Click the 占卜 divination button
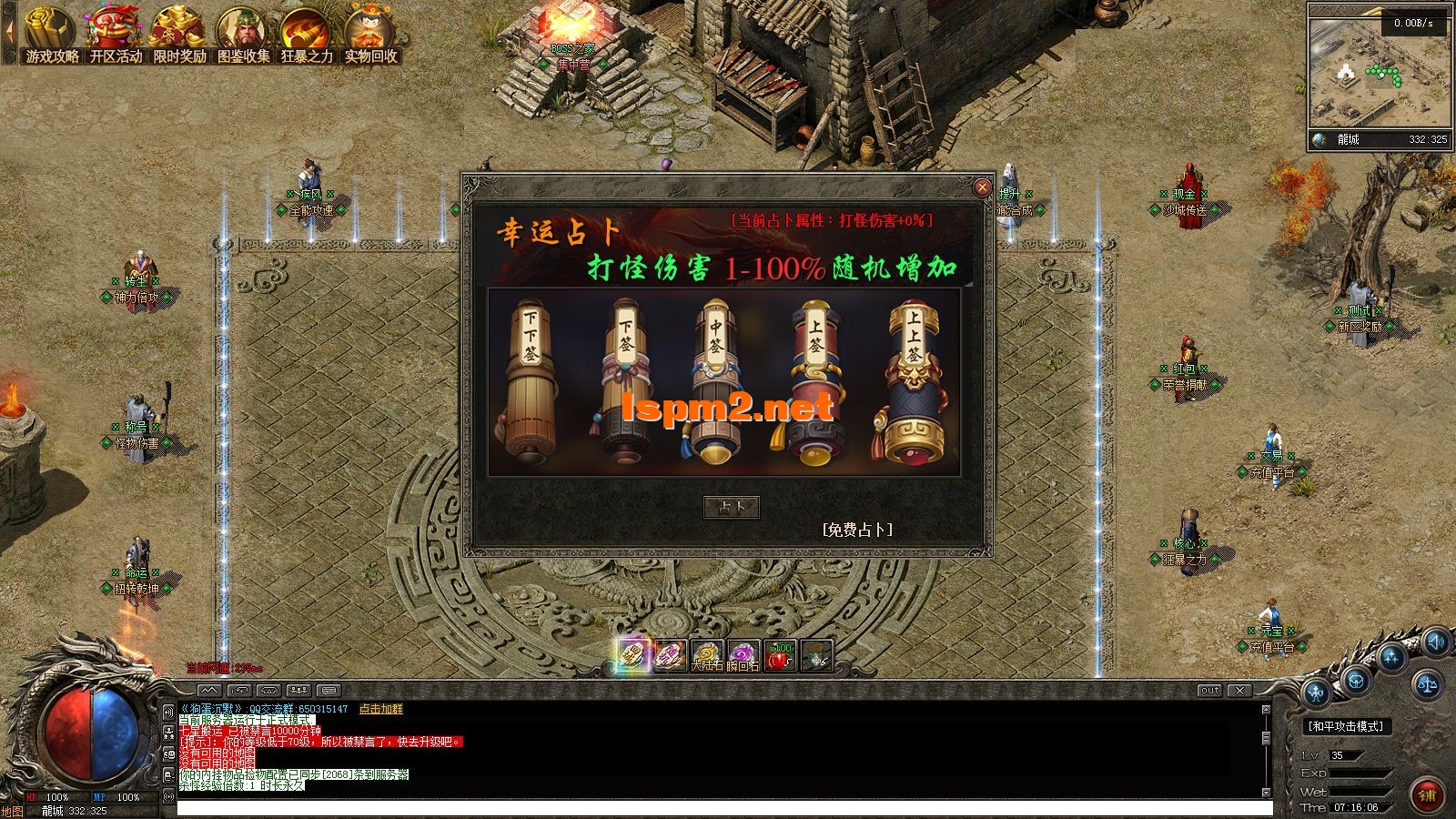 tap(732, 507)
